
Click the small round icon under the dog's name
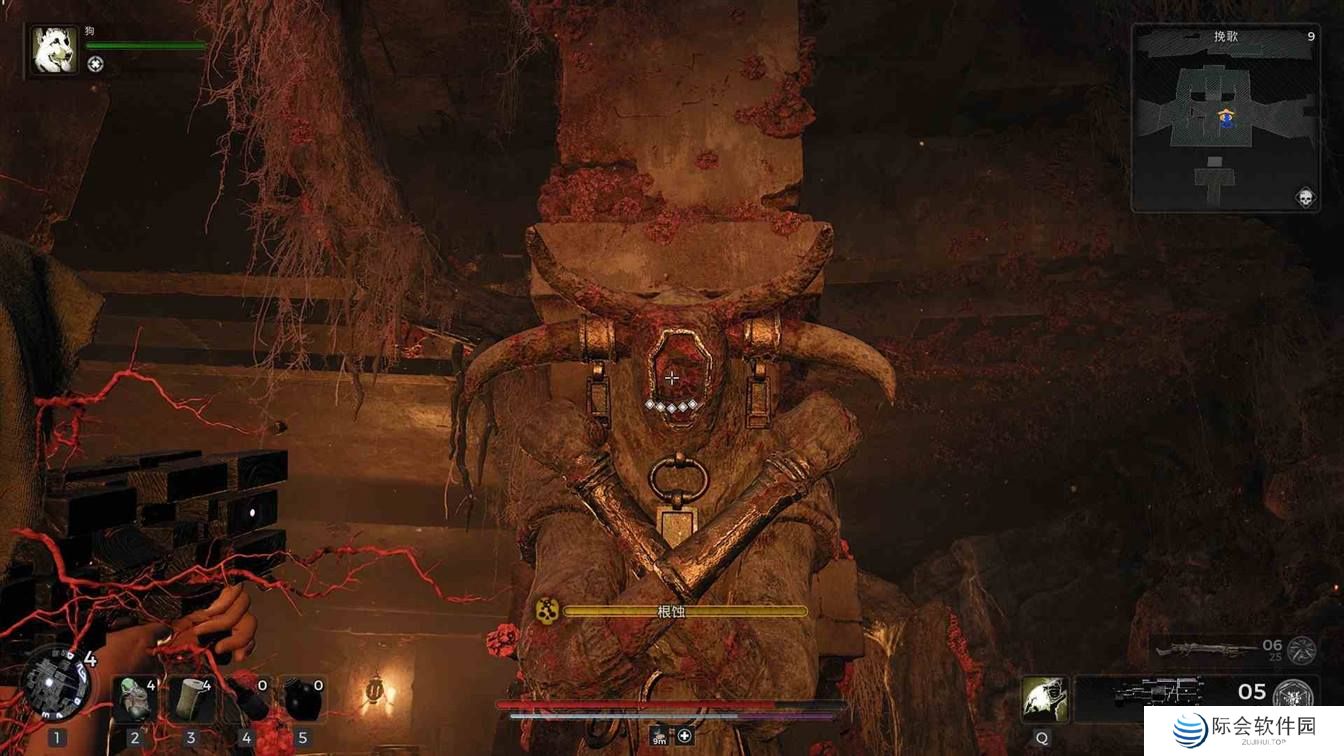[x=95, y=65]
